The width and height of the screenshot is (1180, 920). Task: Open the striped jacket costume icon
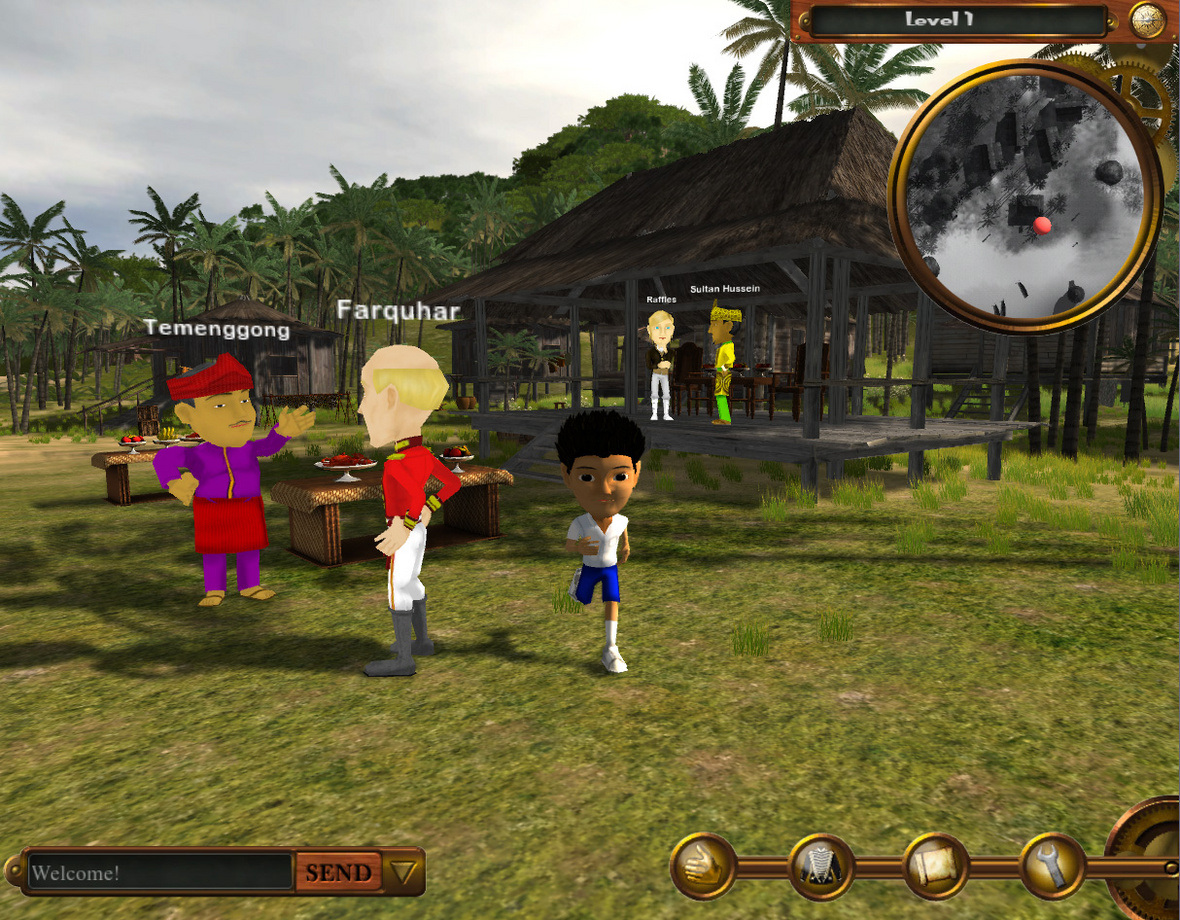[x=821, y=866]
